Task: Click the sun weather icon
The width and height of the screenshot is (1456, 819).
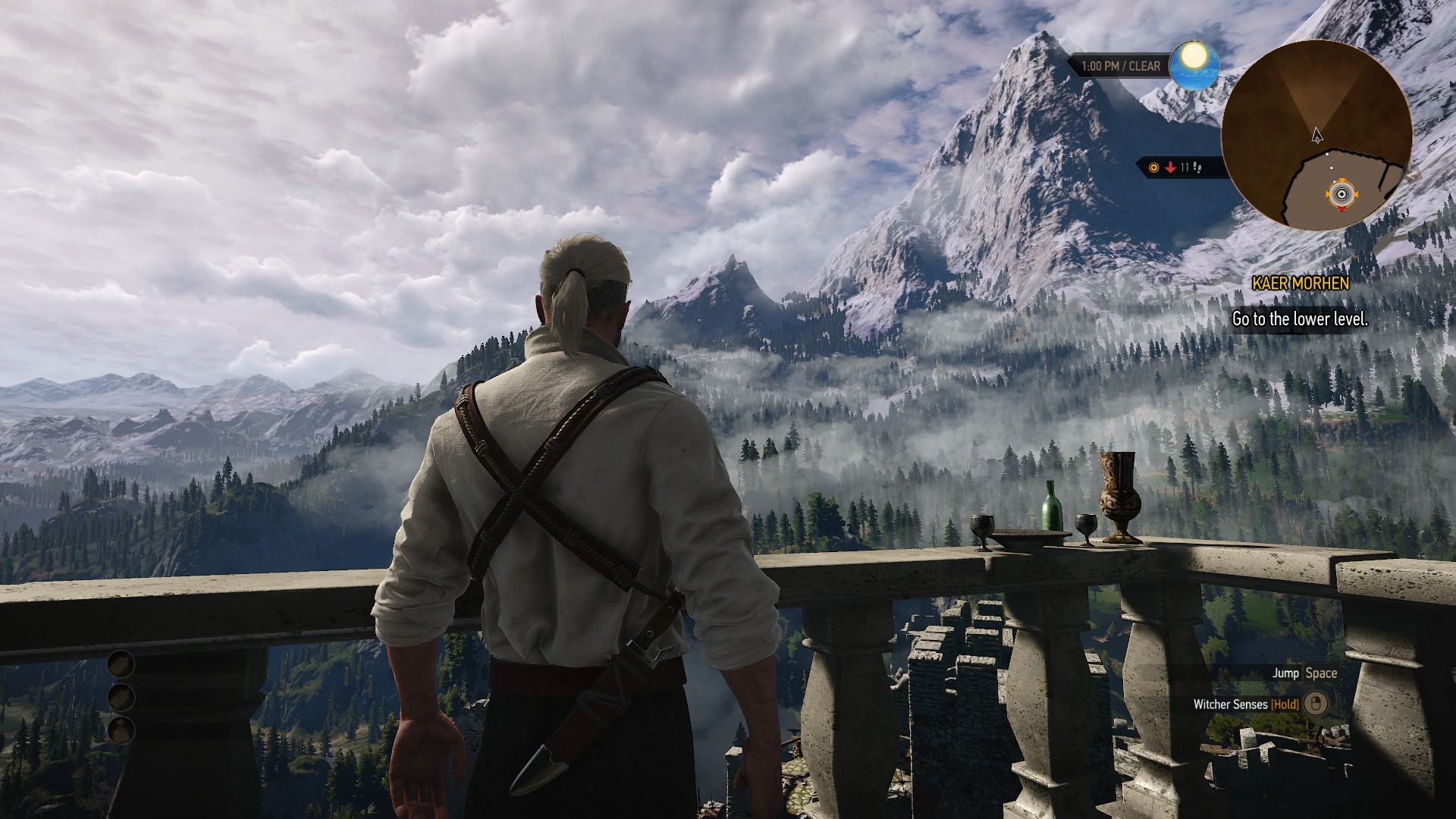Action: coord(1194,62)
